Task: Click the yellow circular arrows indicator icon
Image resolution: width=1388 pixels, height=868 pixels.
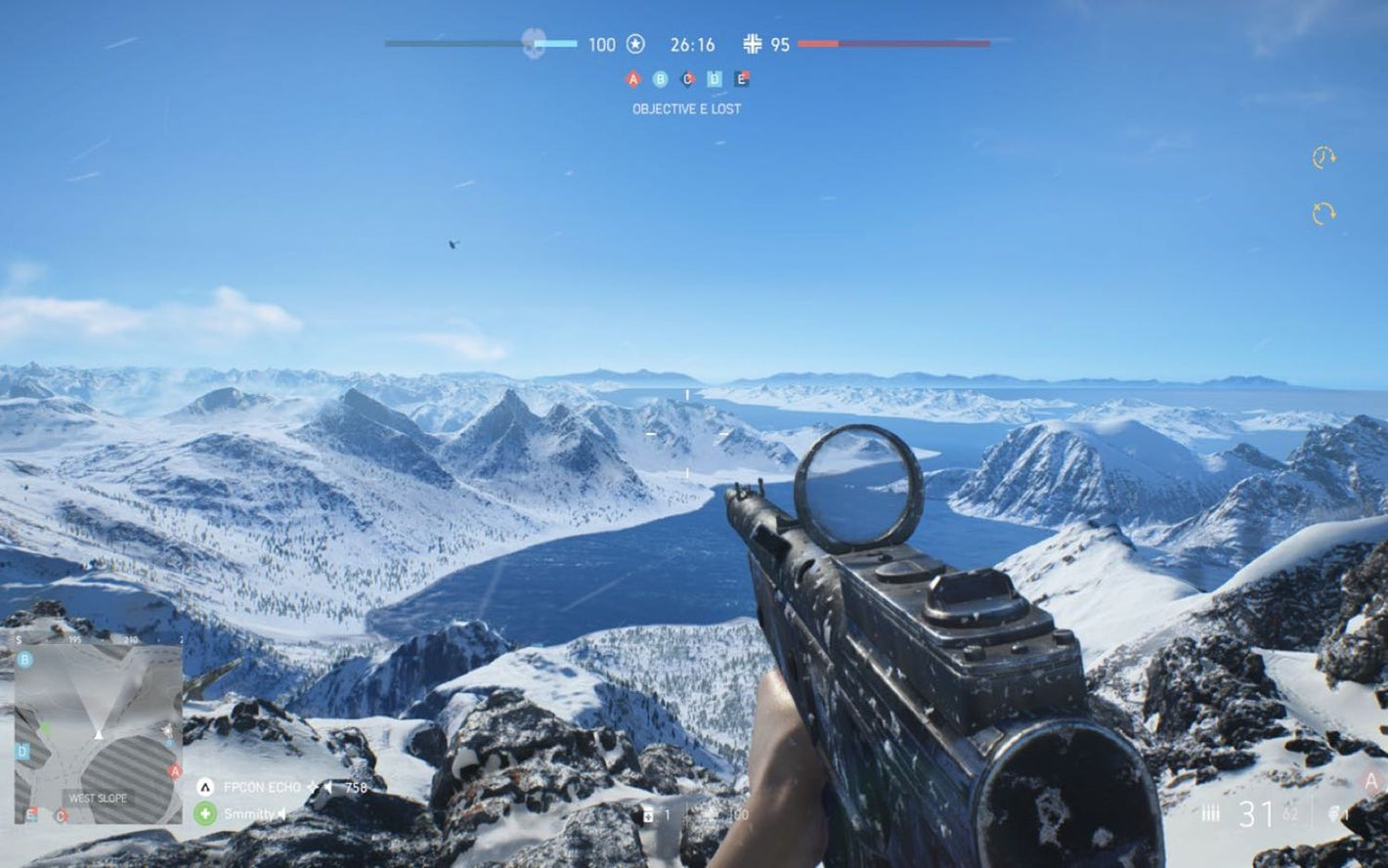Action: pos(1323,213)
